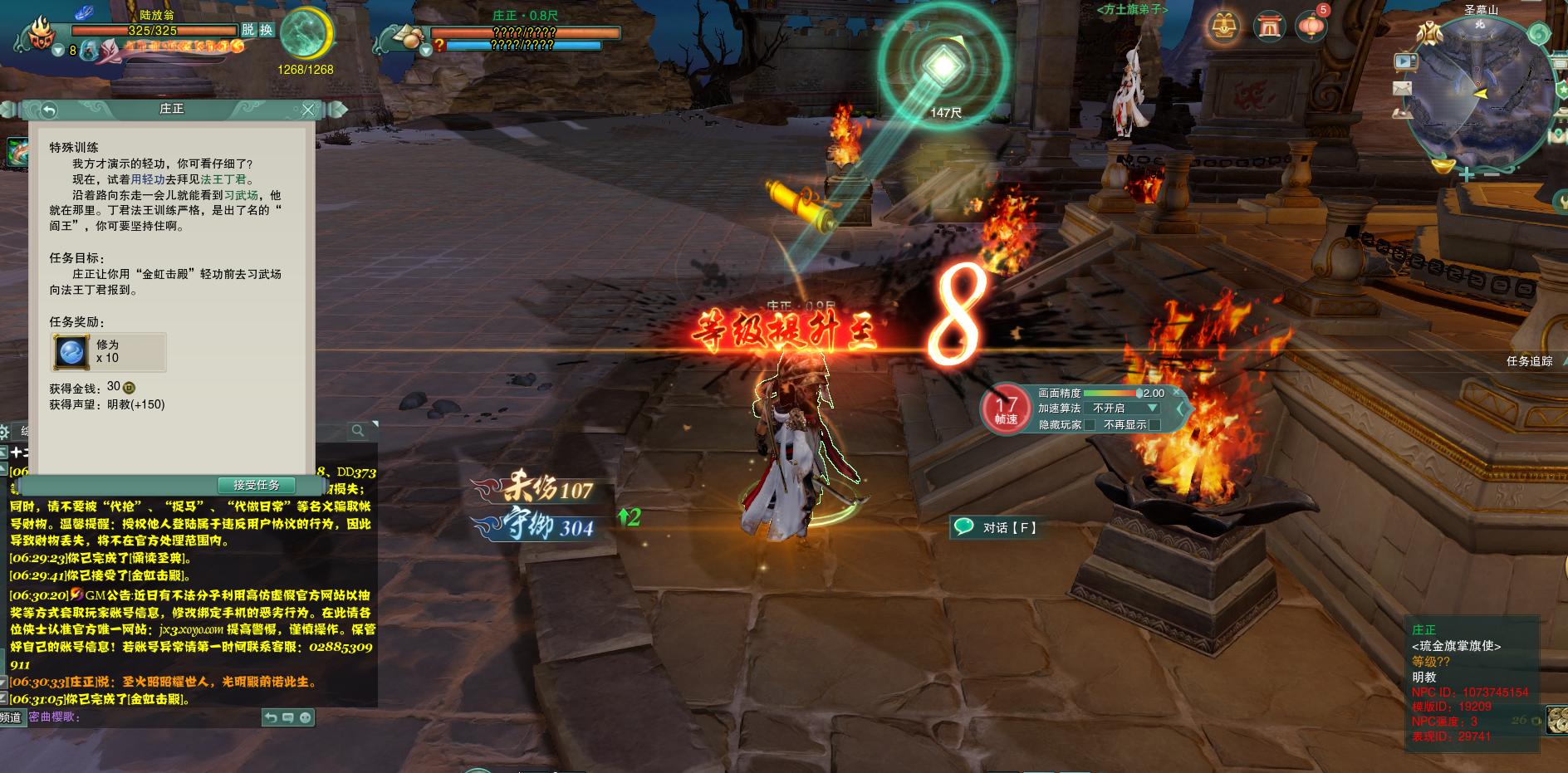This screenshot has height=773, width=1568.
Task: Open the lantern event icon with badge 5
Action: pos(1311,27)
